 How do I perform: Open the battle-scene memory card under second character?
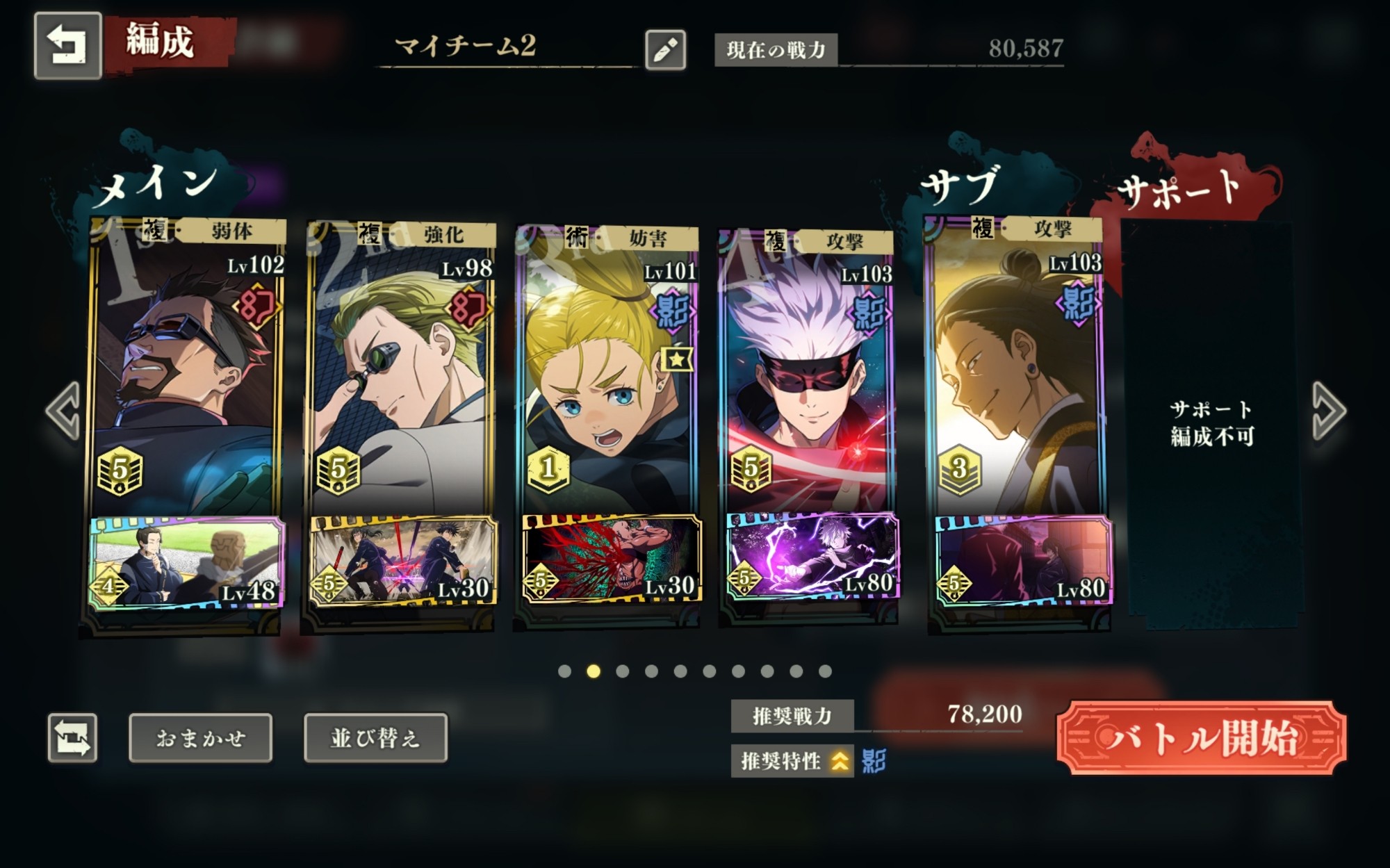tap(402, 561)
